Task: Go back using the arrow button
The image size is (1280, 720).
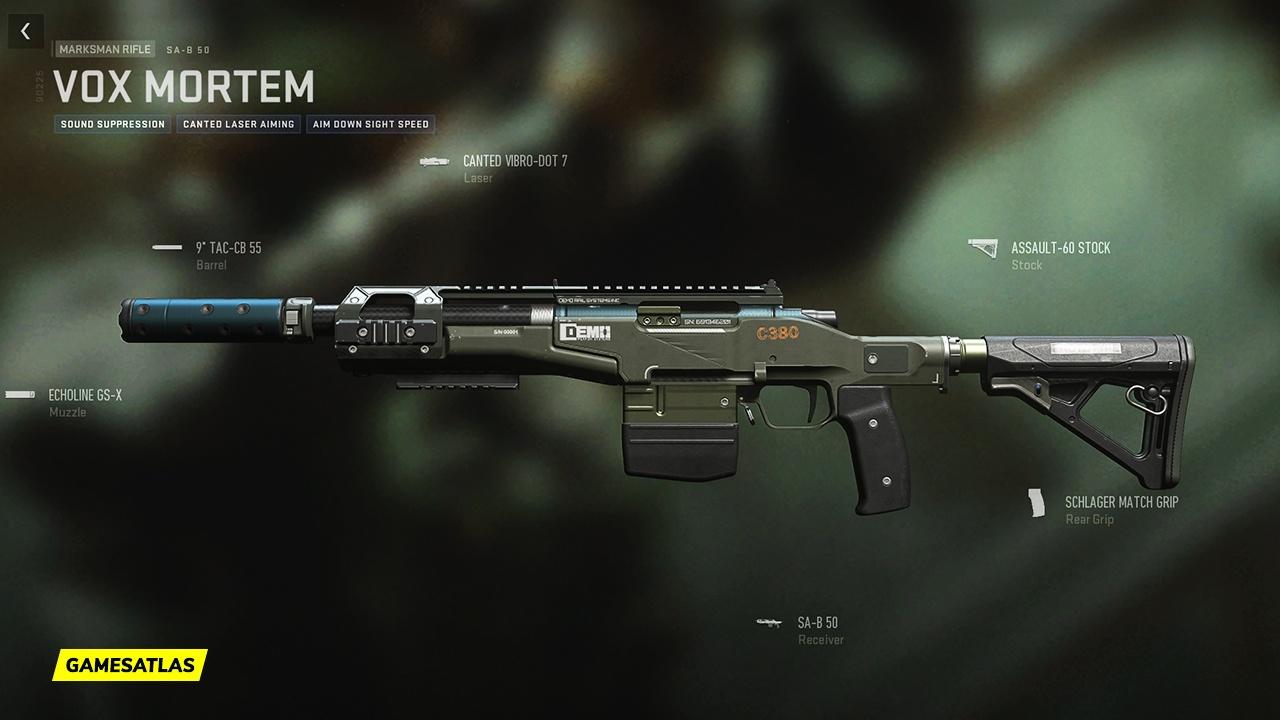Action: 26,31
